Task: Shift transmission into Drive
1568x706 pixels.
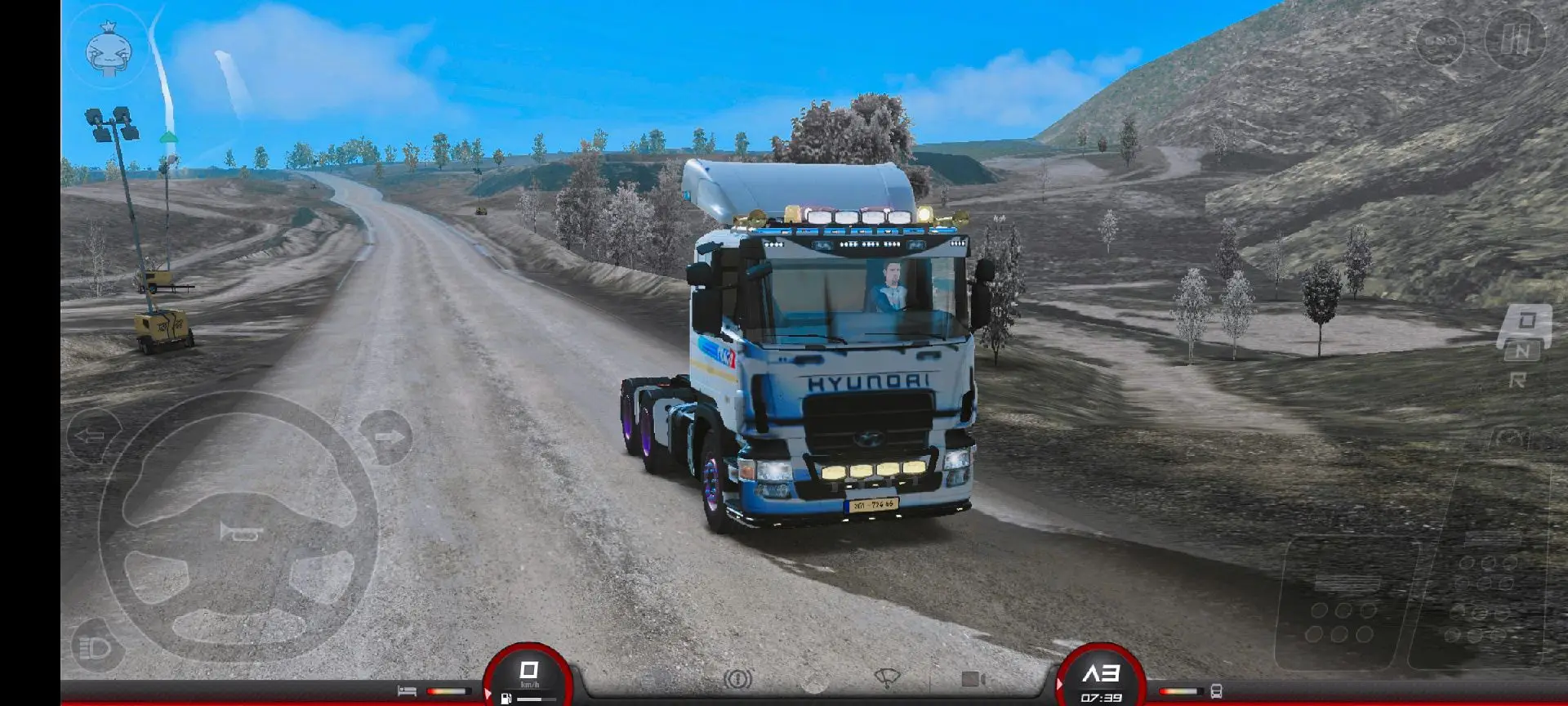Action: pyautogui.click(x=1527, y=320)
